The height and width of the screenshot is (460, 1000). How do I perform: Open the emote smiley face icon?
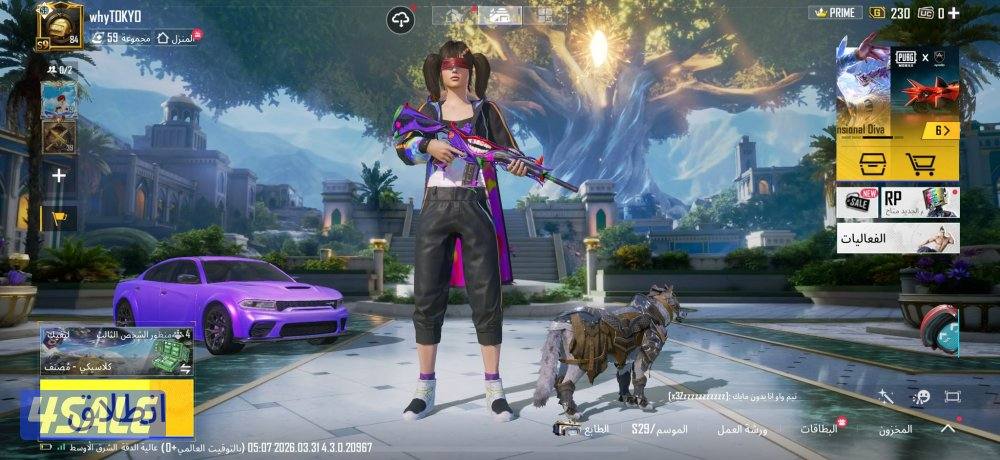919,396
